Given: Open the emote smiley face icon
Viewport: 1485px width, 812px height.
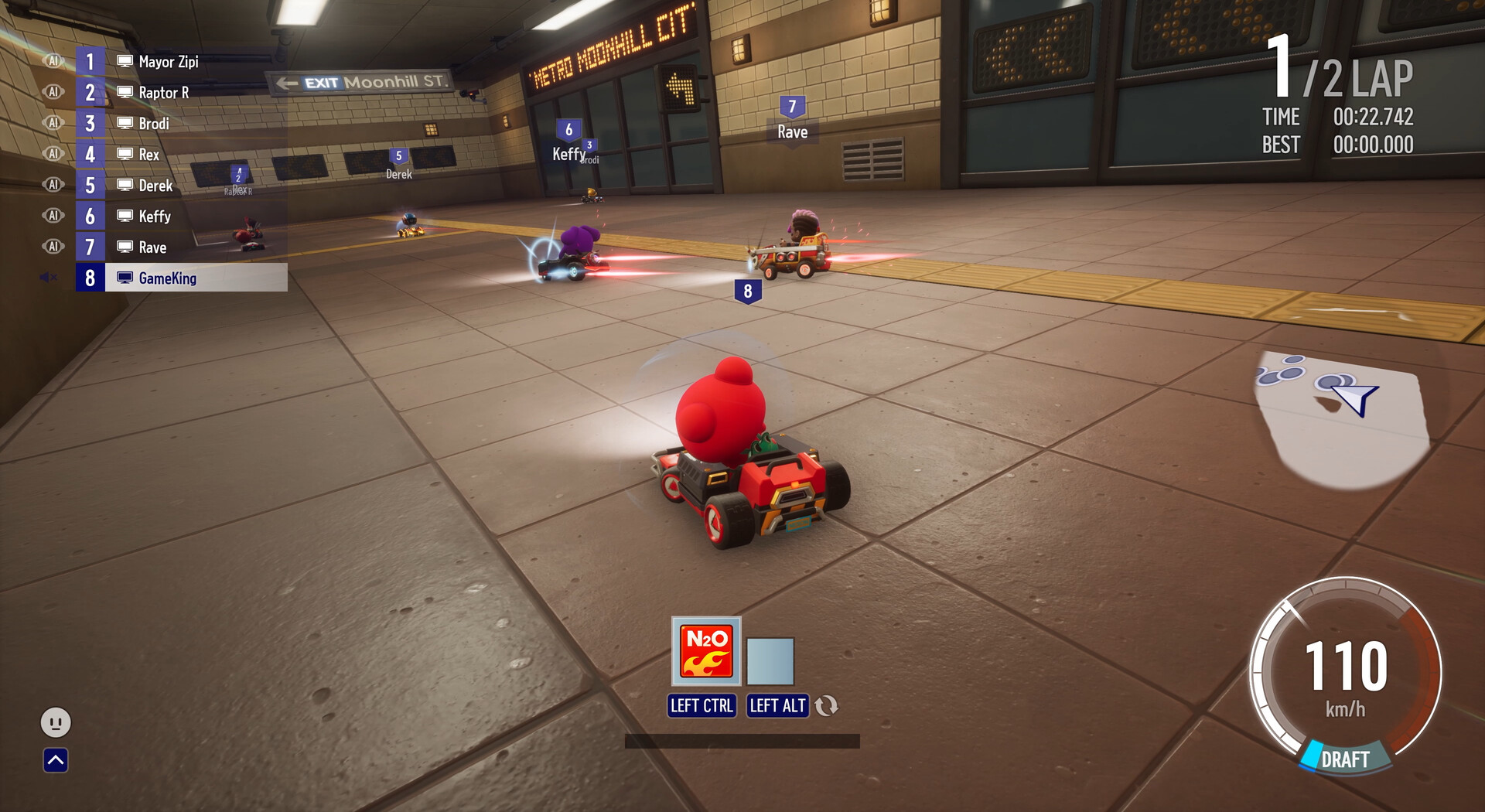Looking at the screenshot, I should [54, 724].
